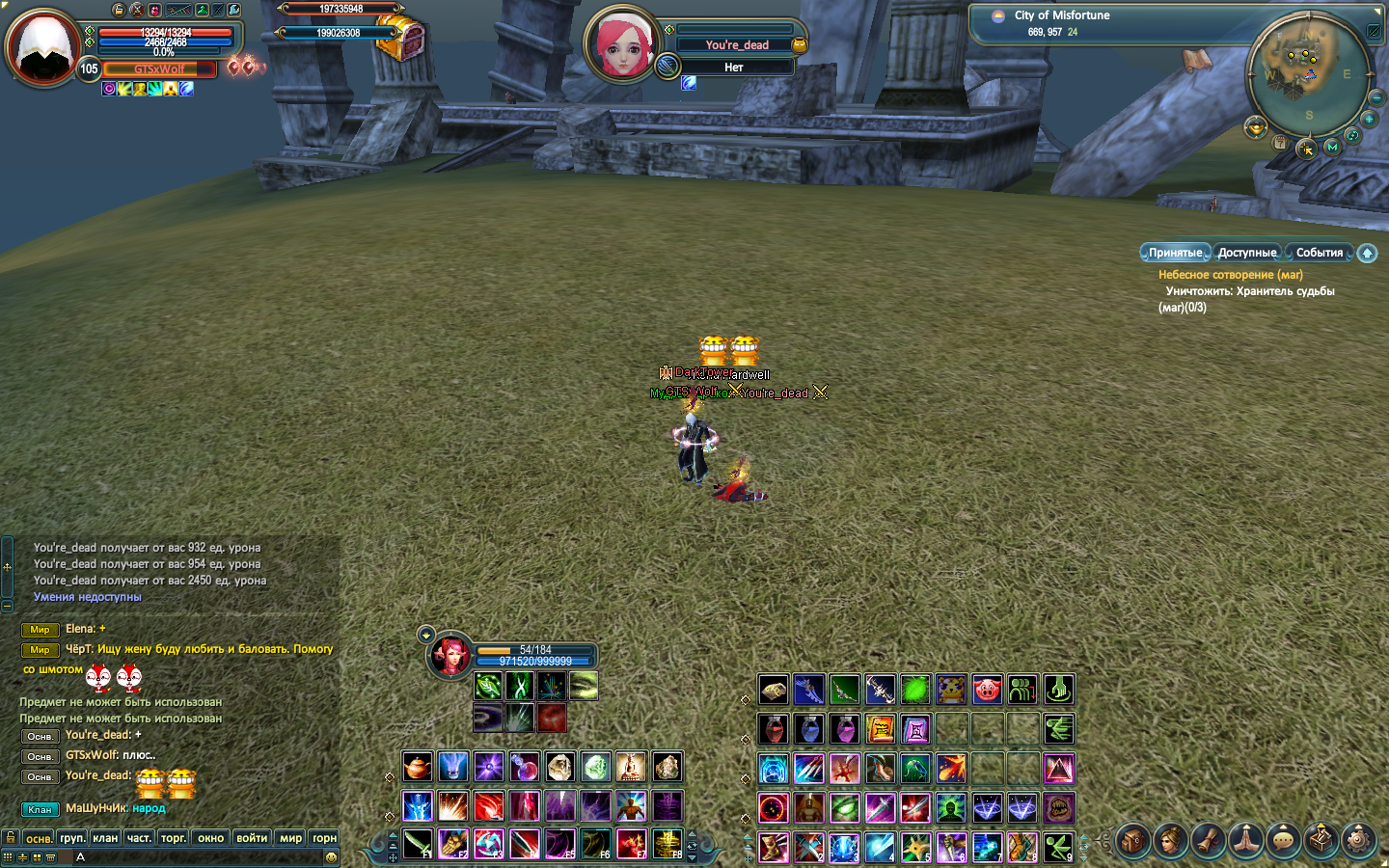1389x868 pixels.
Task: Open the Доступные quest tab
Action: pyautogui.click(x=1246, y=253)
